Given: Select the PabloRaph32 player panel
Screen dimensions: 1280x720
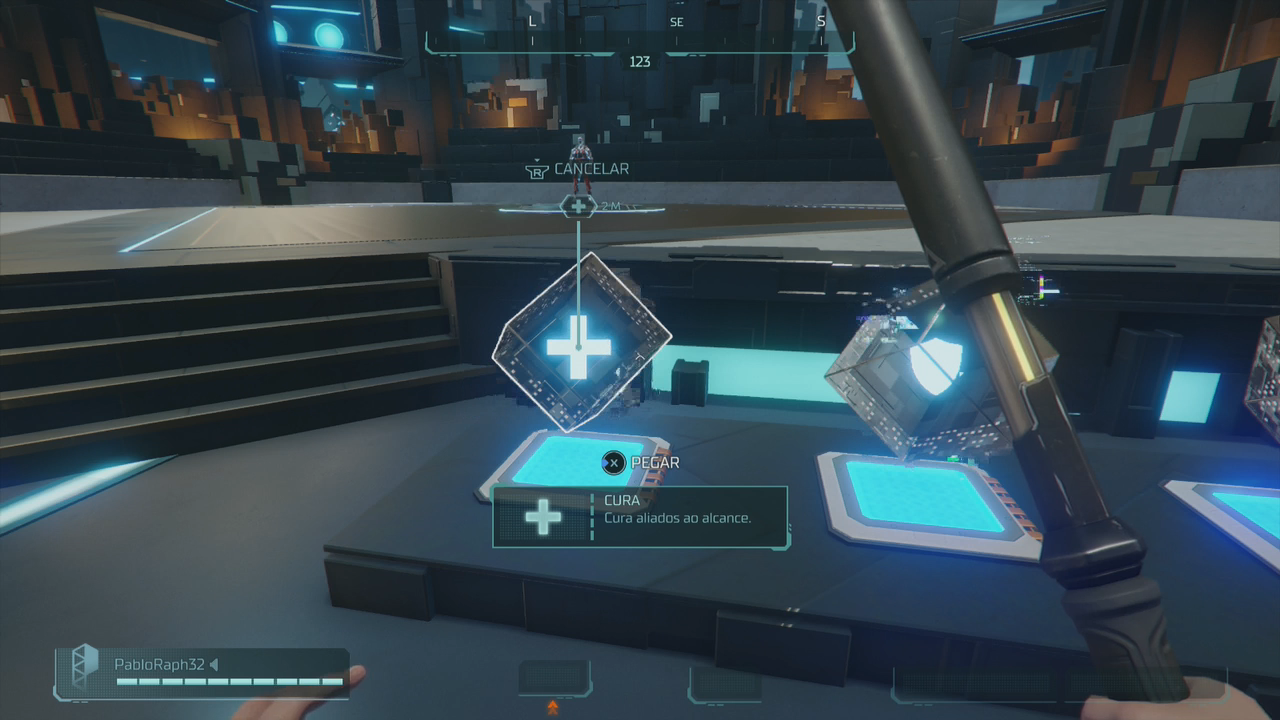Looking at the screenshot, I should pos(203,672).
